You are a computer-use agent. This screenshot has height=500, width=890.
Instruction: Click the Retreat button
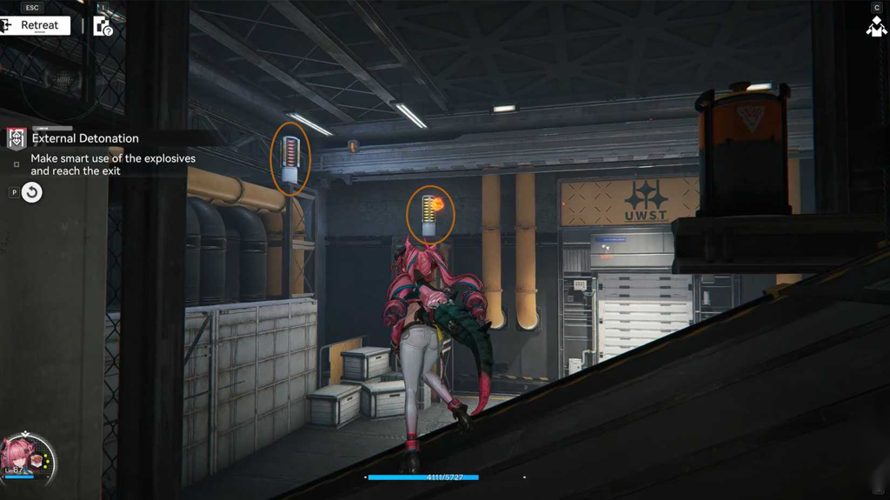click(x=37, y=25)
